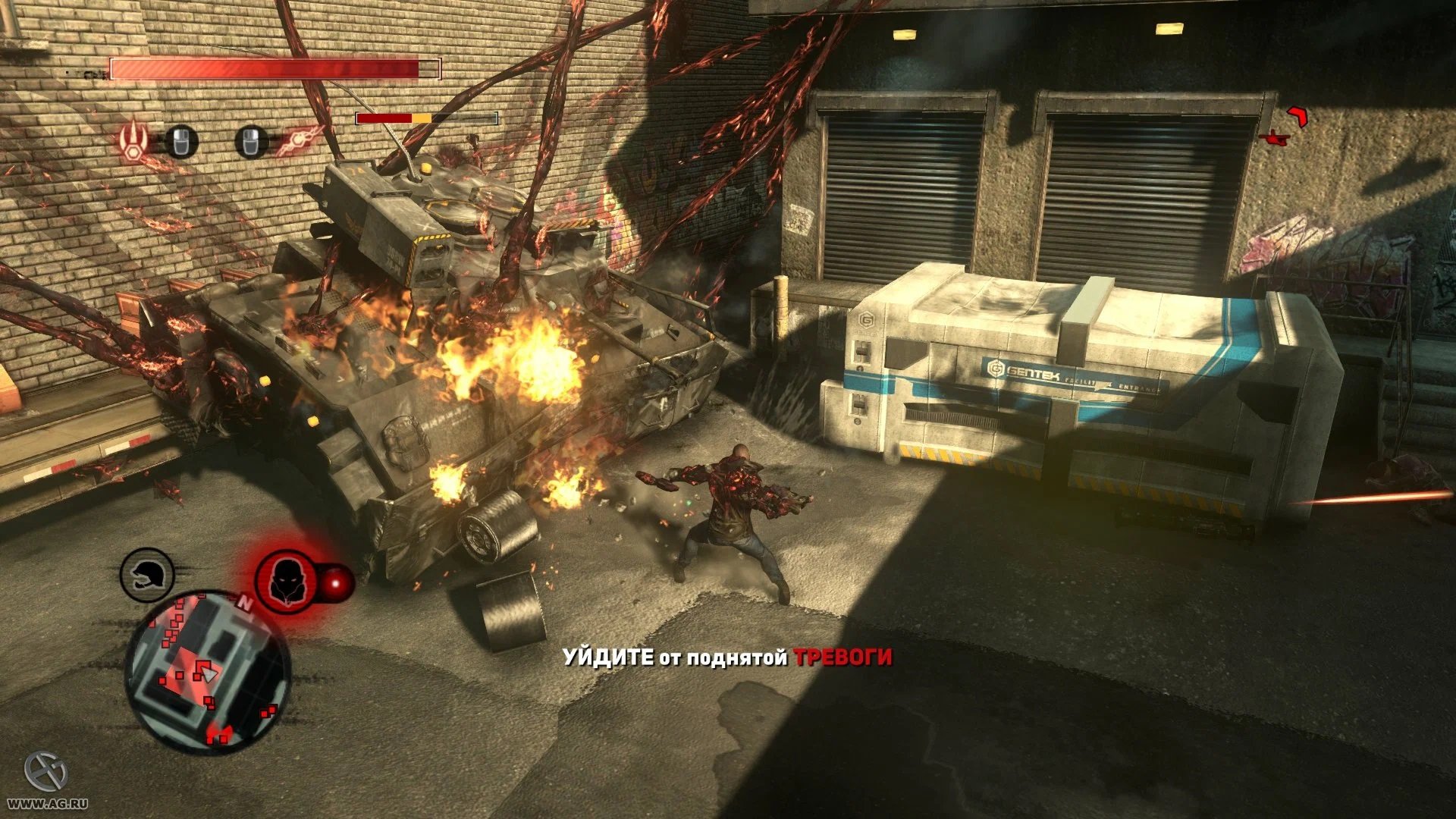Select the red tendril power icon
This screenshot has height=819, width=1456.
point(299,140)
